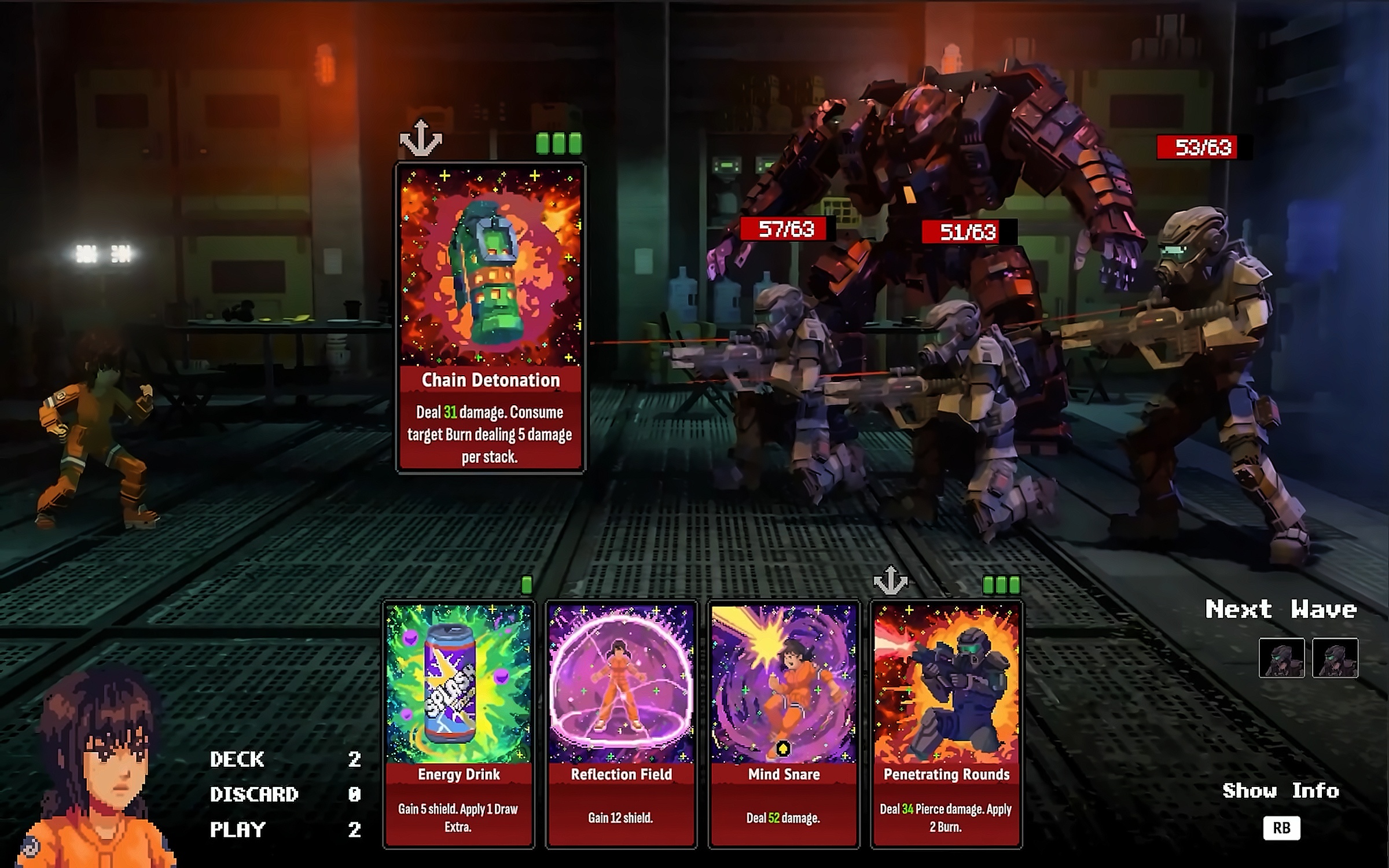The width and height of the screenshot is (1389, 868).
Task: Select the Chain Detonation card
Action: 490,317
